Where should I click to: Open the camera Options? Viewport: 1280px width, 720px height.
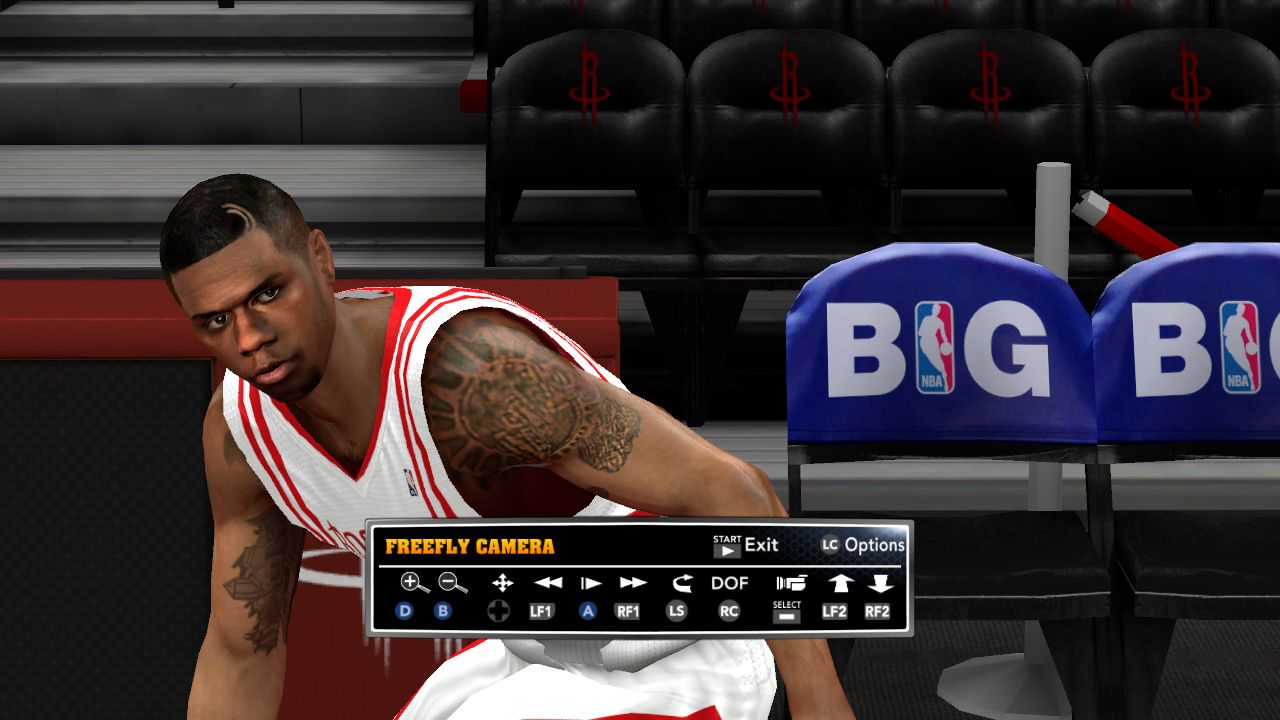863,545
